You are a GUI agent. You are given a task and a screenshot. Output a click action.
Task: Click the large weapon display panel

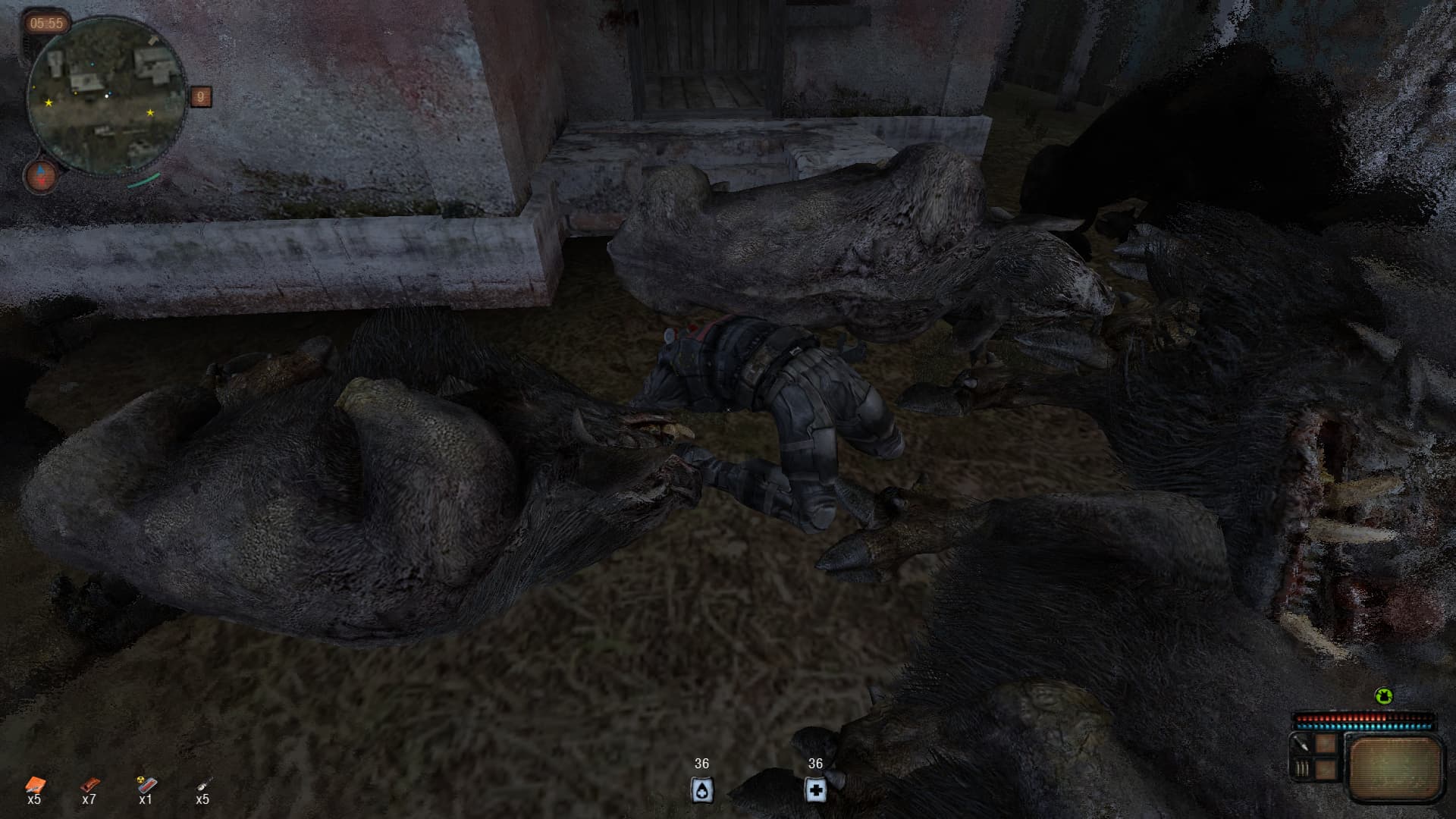[x=1395, y=767]
